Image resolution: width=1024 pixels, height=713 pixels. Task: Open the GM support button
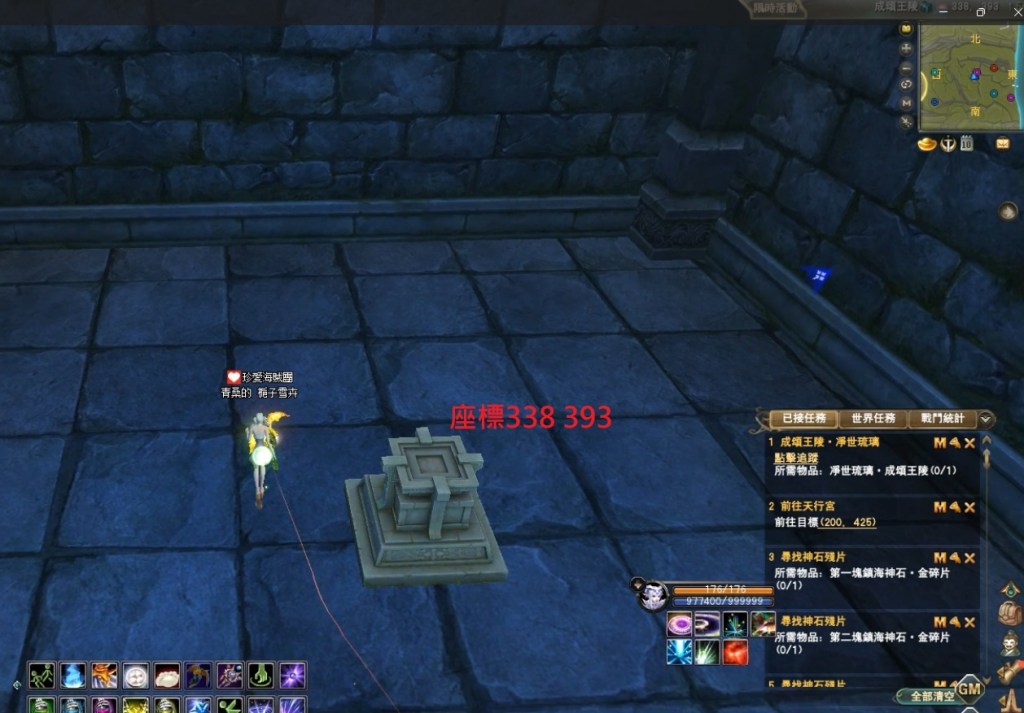[x=969, y=688]
